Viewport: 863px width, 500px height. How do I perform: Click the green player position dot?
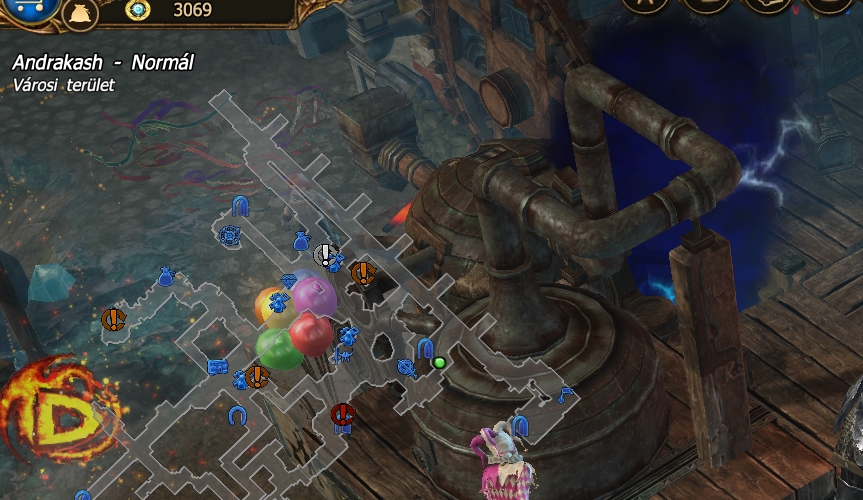(439, 362)
